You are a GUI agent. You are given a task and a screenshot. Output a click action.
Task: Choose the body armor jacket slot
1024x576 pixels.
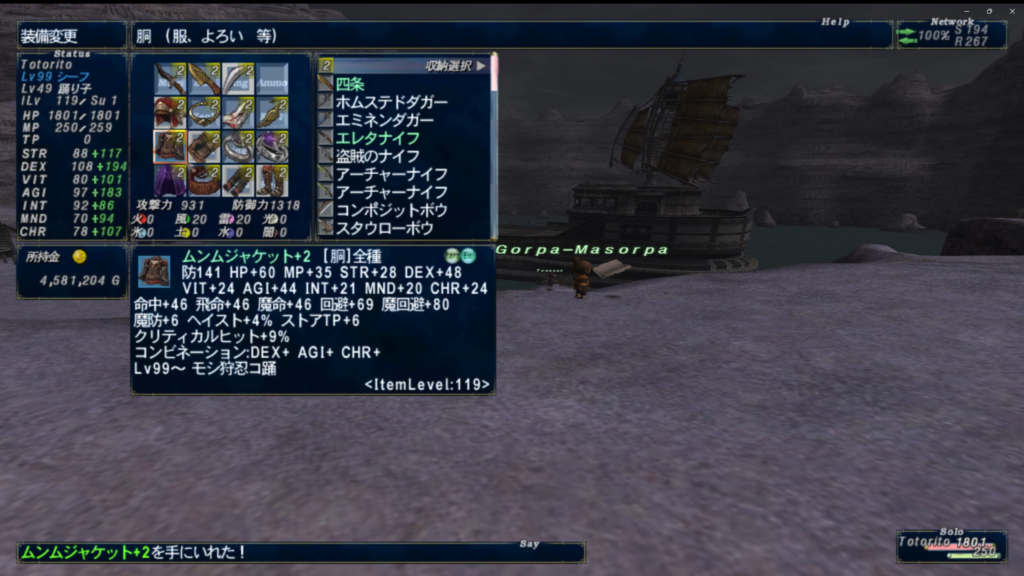pos(170,146)
